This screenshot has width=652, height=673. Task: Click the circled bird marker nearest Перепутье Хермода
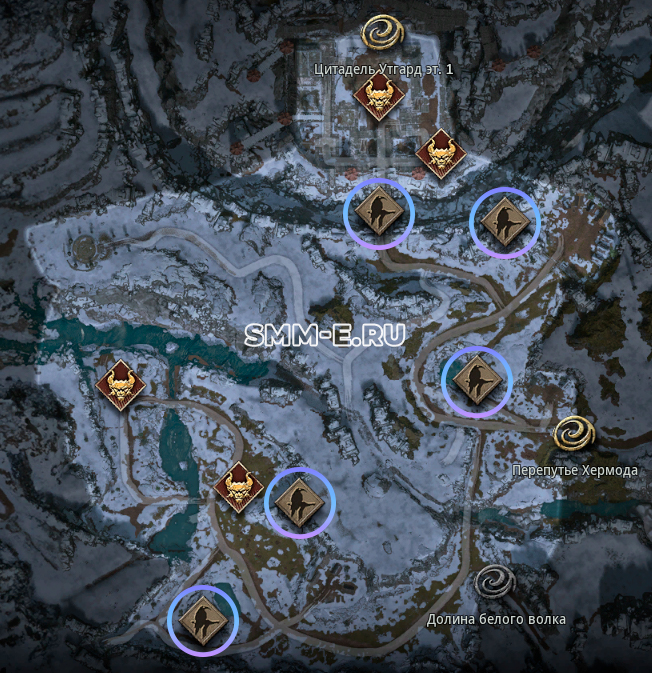coord(477,379)
